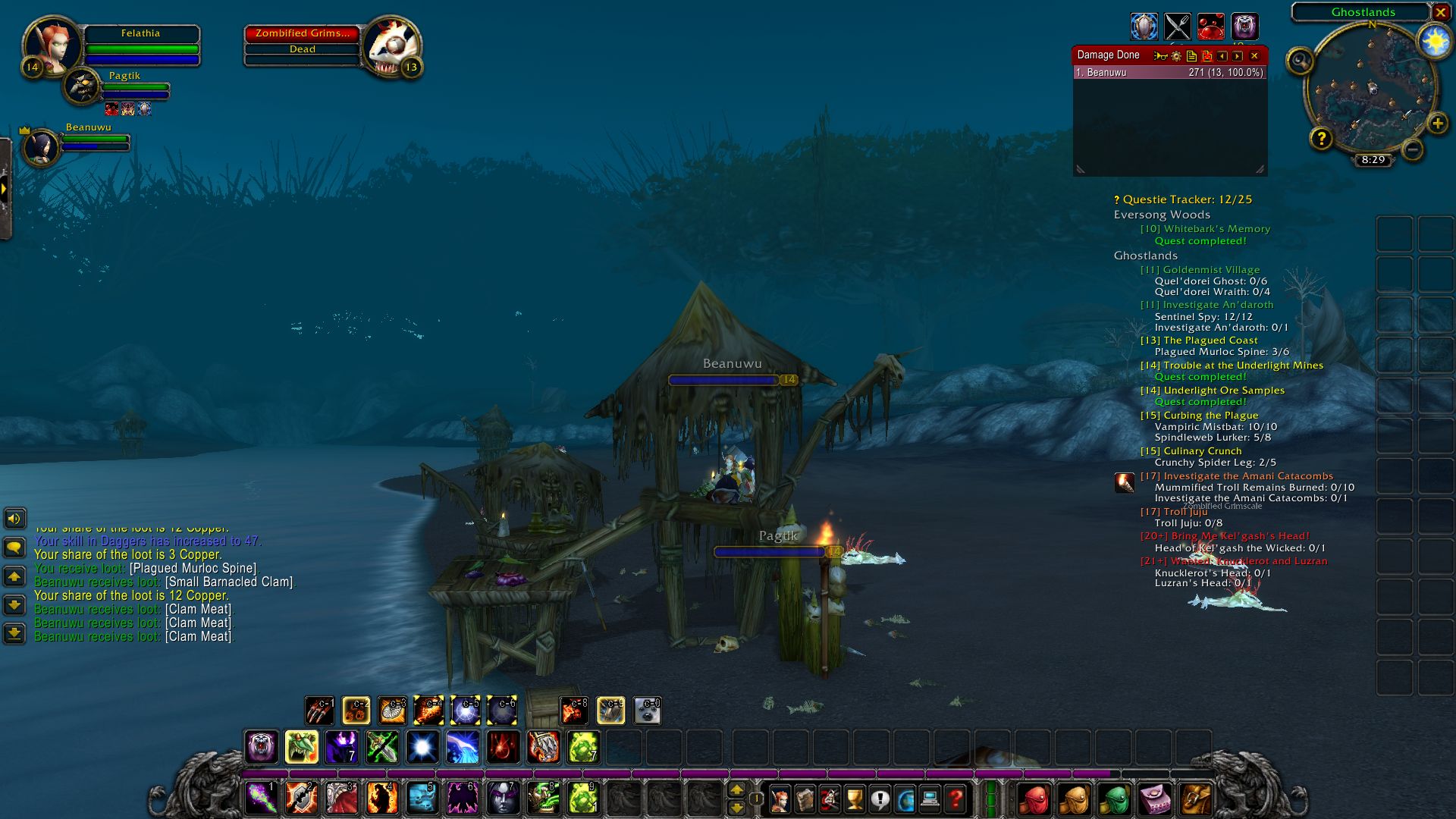This screenshot has height=819, width=1456.
Task: Click the right segment arrow on Damage Done
Action: 1236,56
